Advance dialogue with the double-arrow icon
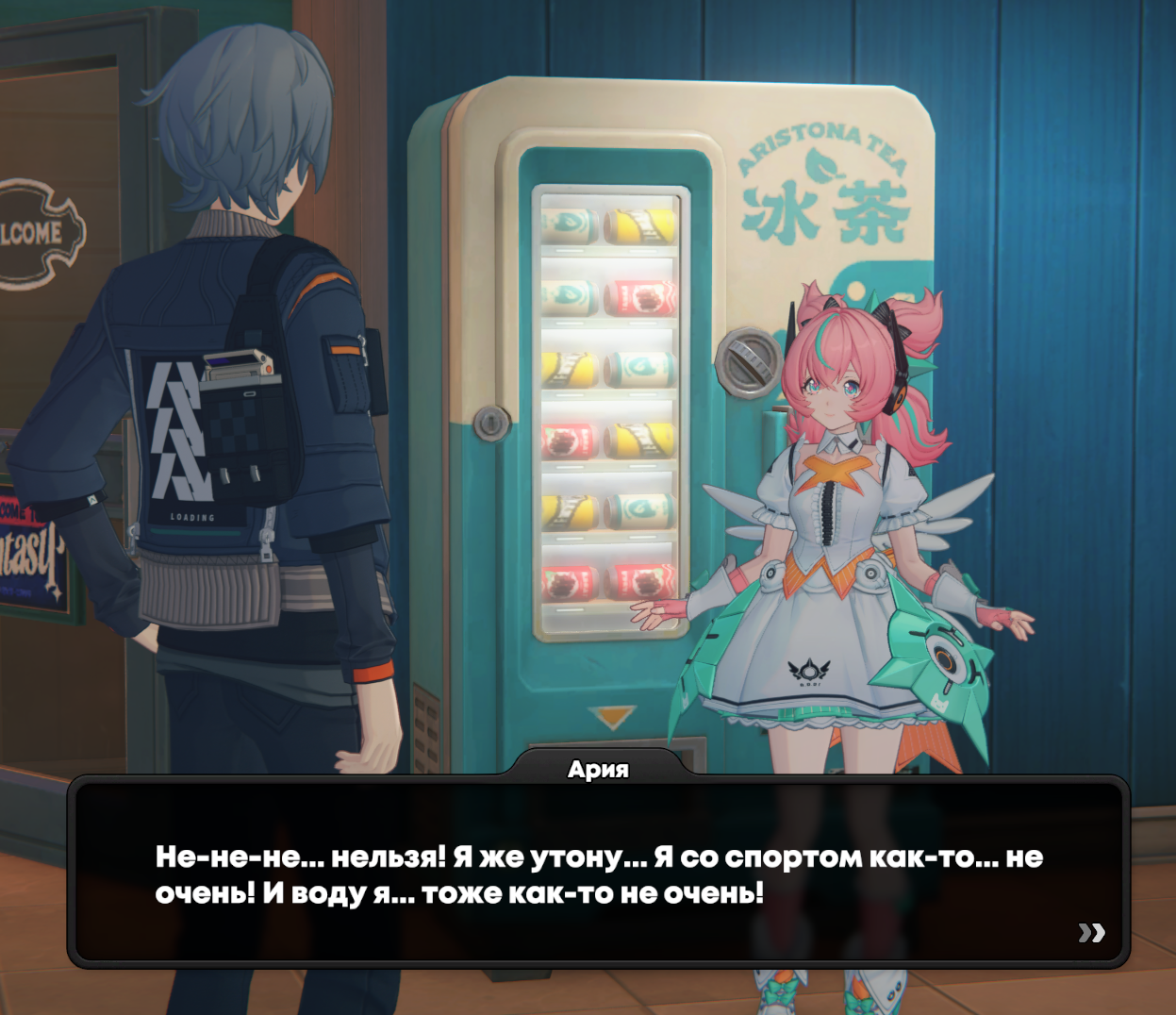Screen dimensions: 1176x1015 click(1091, 933)
